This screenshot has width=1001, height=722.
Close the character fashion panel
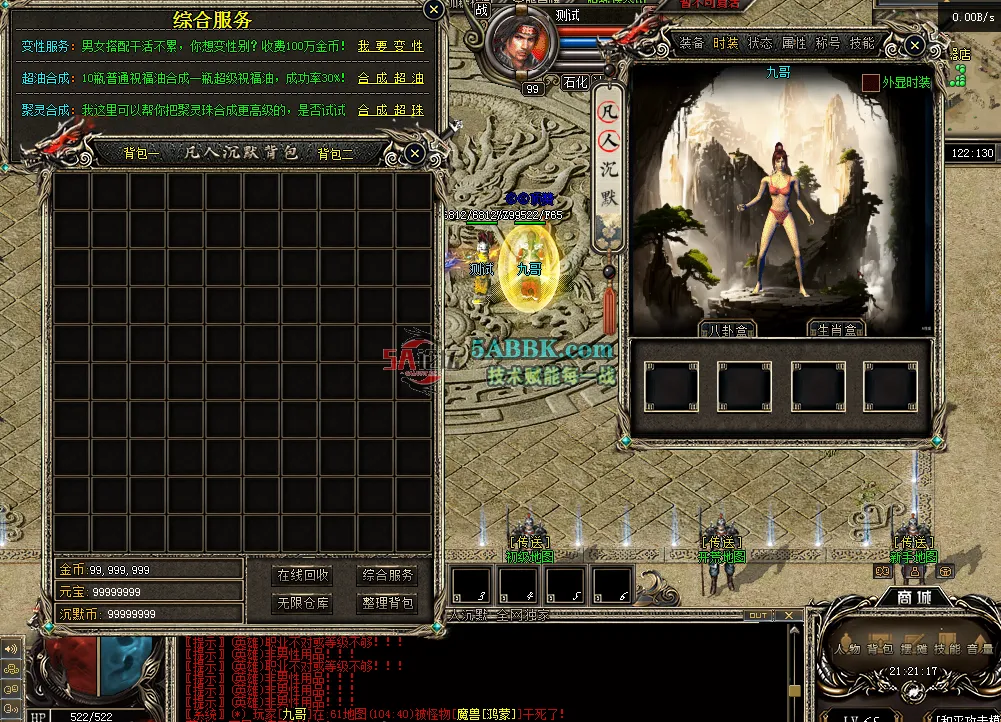point(914,45)
